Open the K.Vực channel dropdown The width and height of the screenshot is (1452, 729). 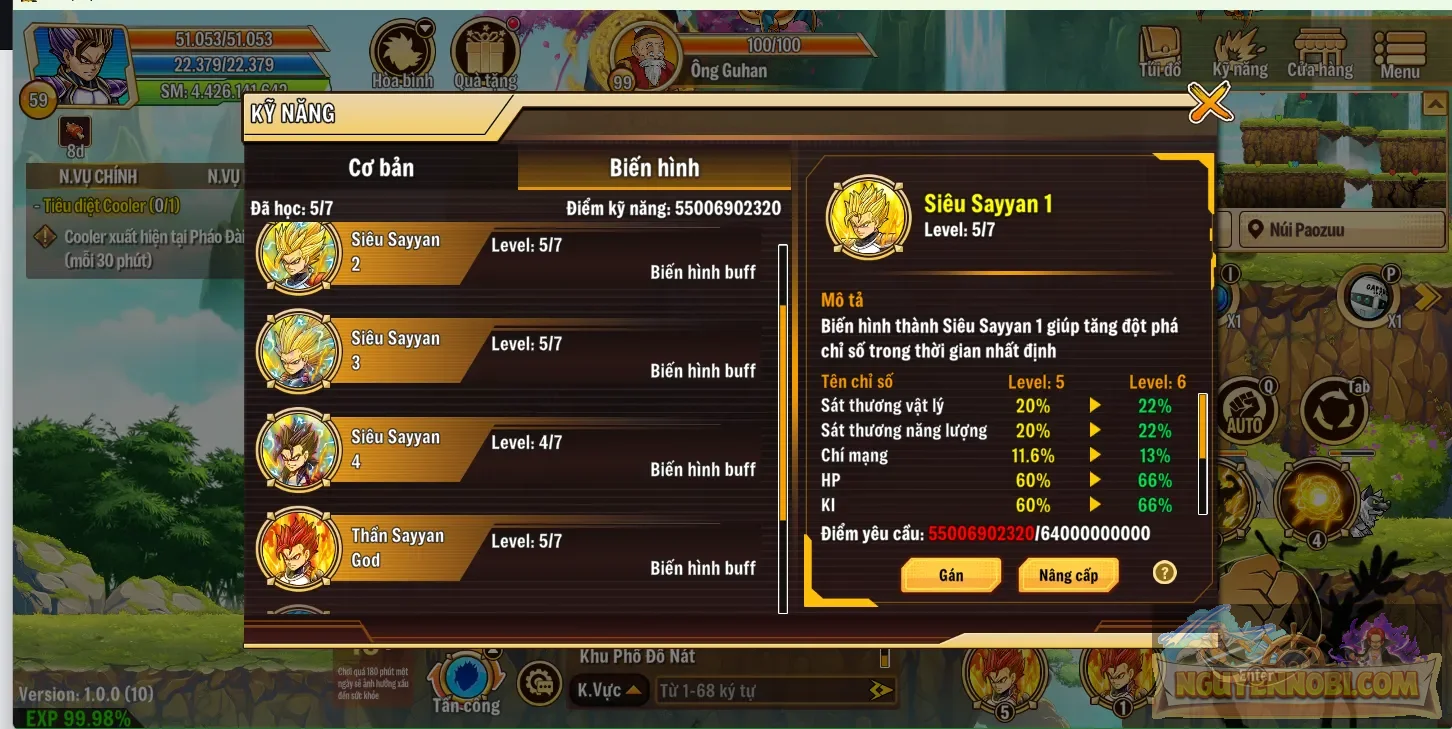(610, 689)
